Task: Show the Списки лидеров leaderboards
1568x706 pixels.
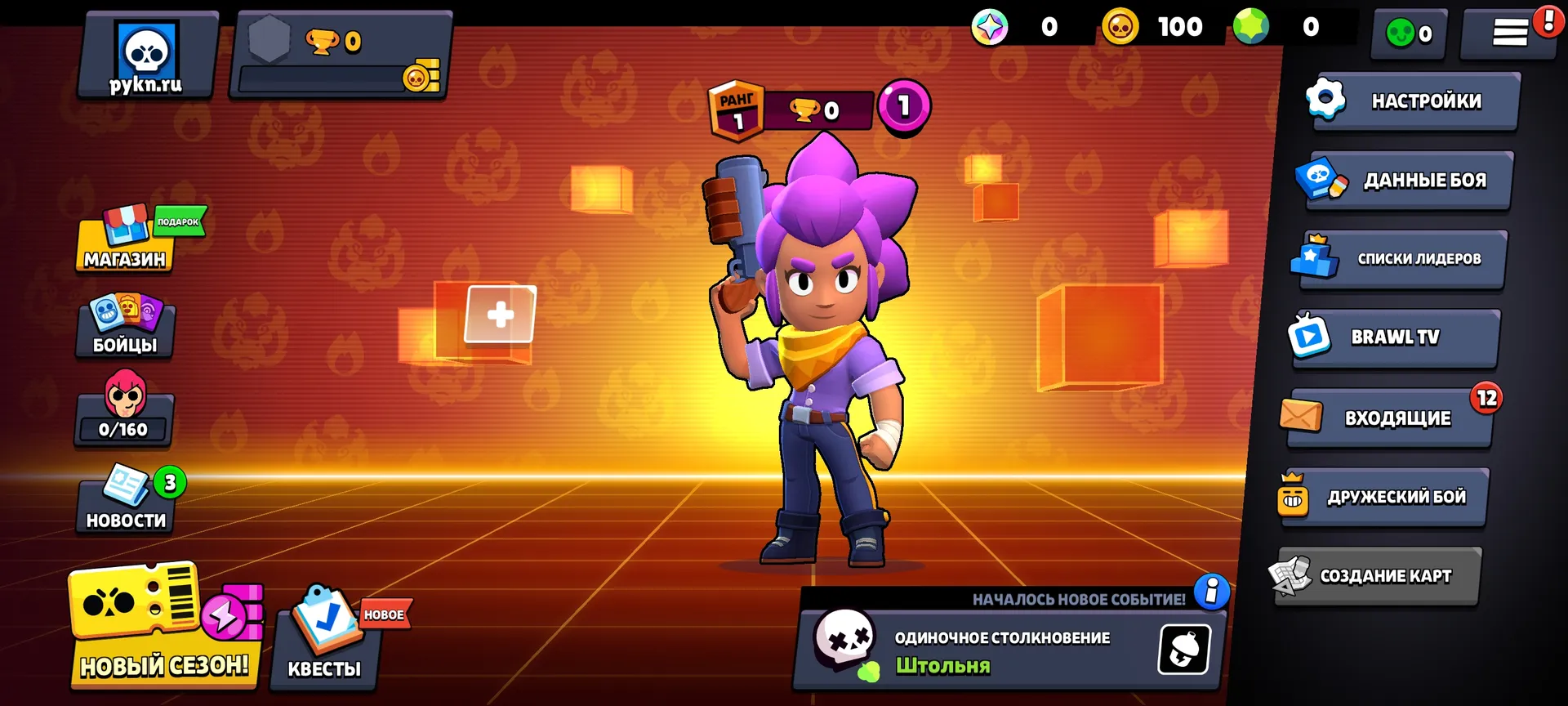Action: click(1401, 259)
